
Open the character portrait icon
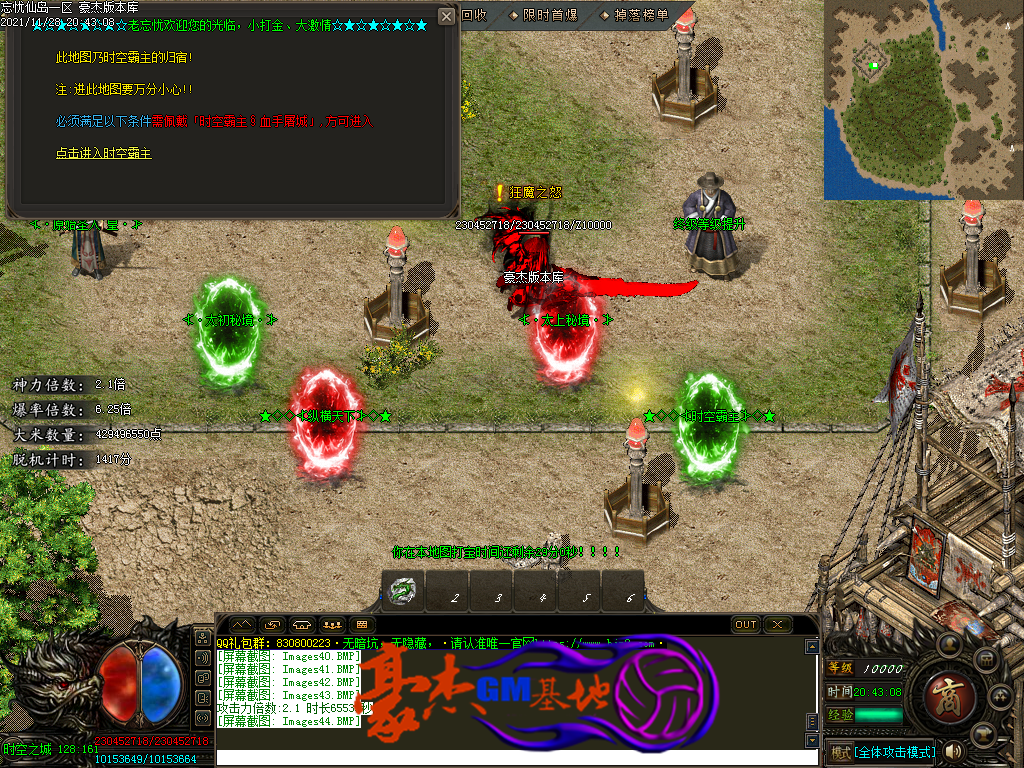pos(951,645)
